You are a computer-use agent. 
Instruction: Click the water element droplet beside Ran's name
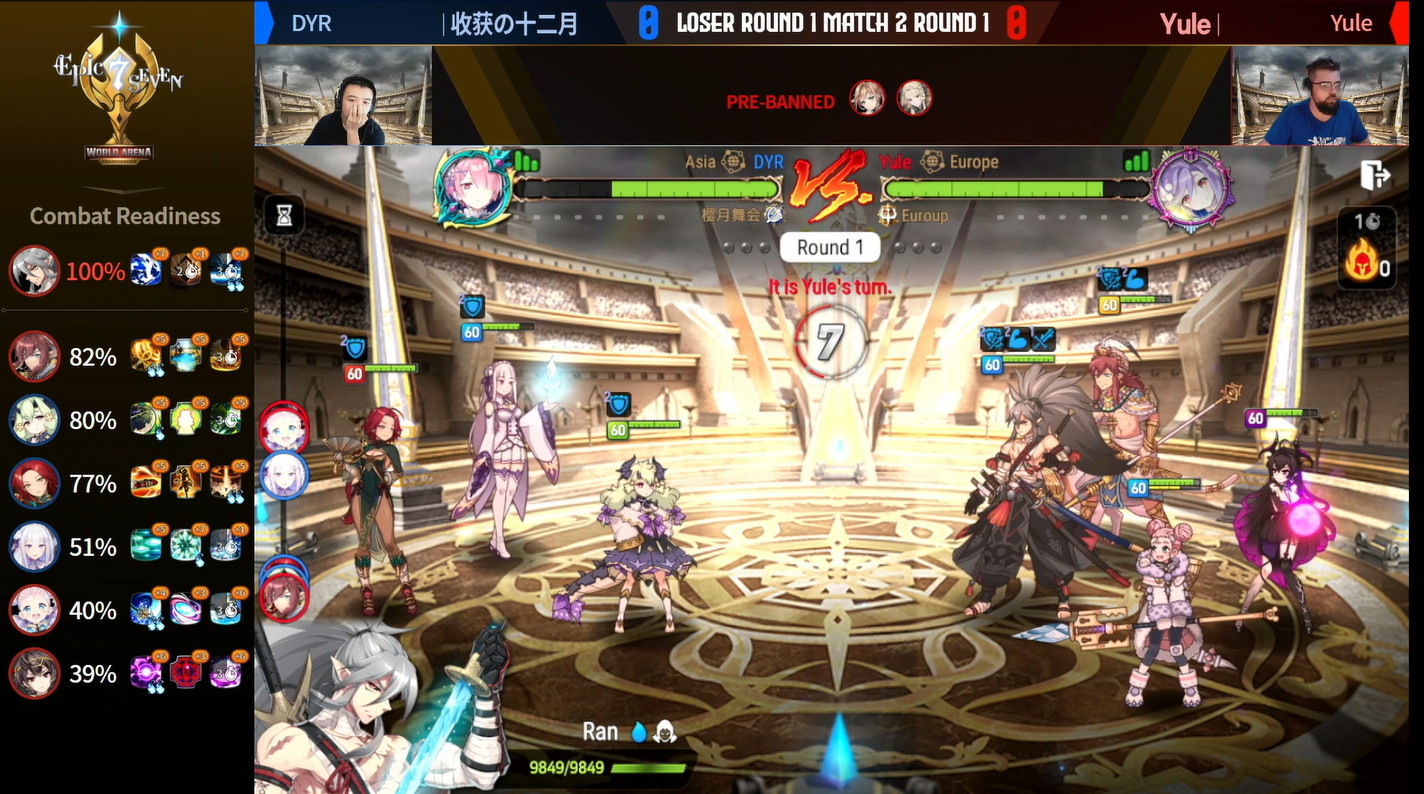(x=638, y=731)
